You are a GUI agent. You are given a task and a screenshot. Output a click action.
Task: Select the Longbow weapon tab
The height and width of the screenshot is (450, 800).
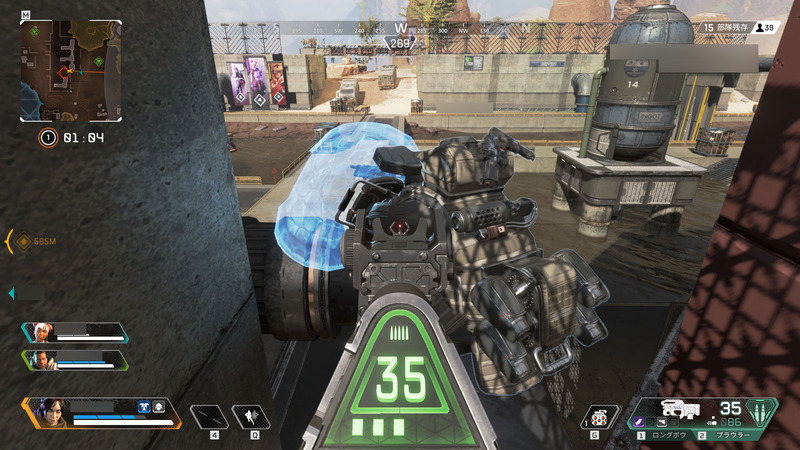point(667,436)
